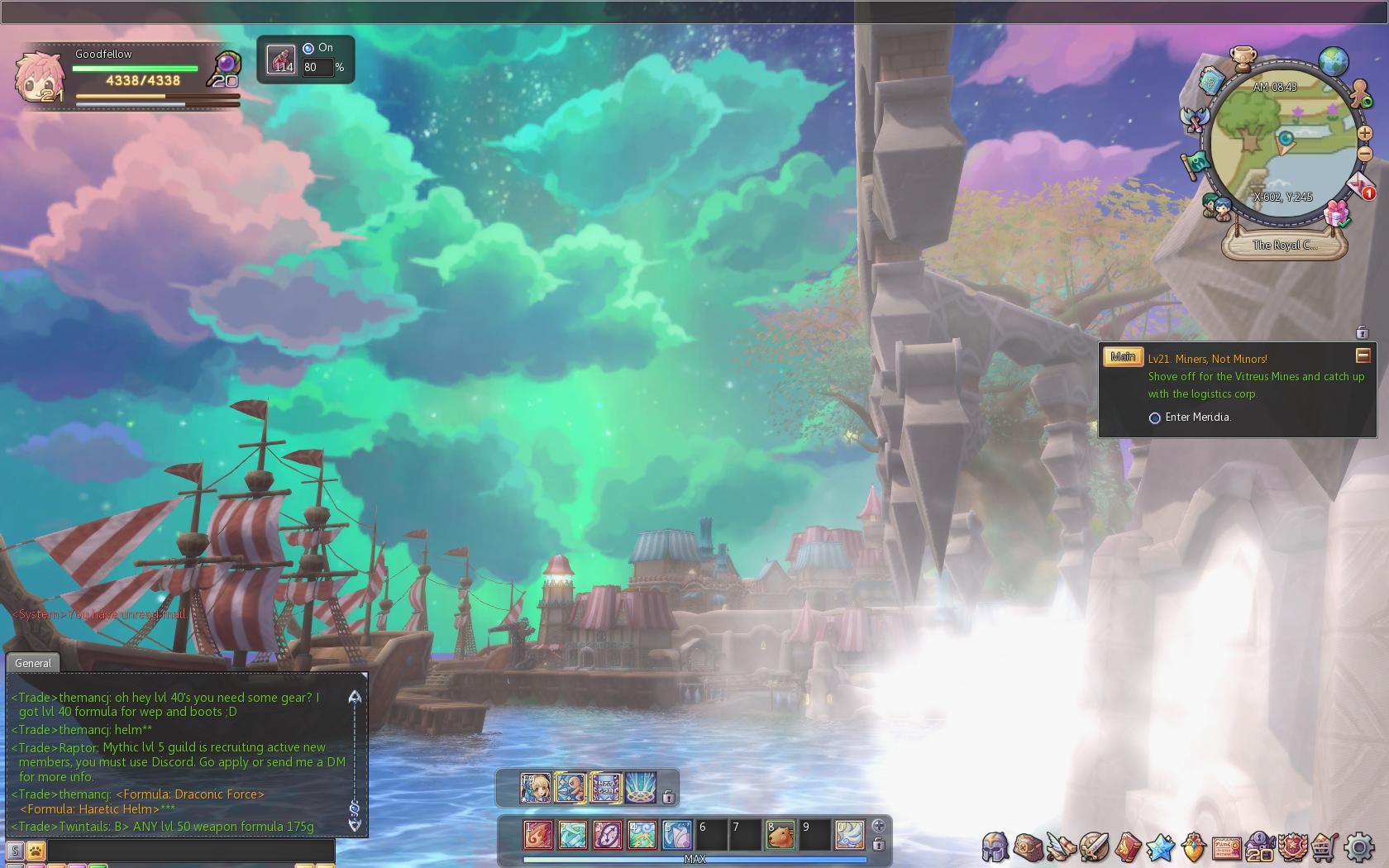Activate the lightning cloud skill in slot 4
1389x868 pixels.
pyautogui.click(x=642, y=834)
